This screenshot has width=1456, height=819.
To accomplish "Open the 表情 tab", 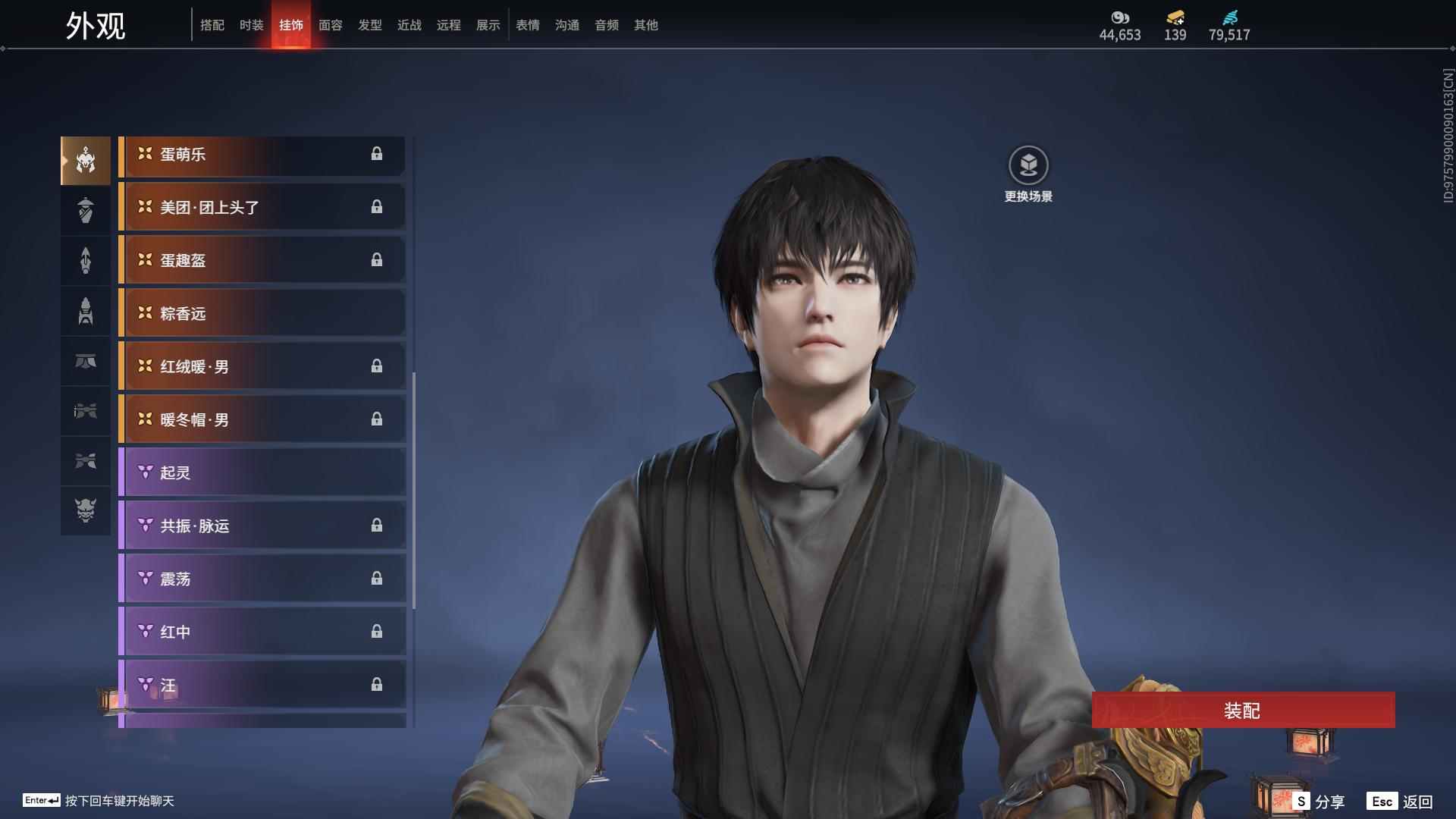I will 528,25.
